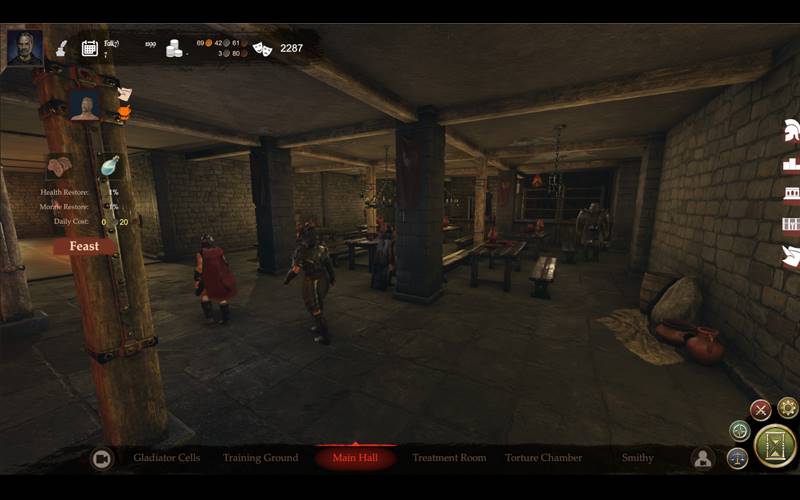Click the red X round button
This screenshot has width=800, height=500.
(761, 409)
